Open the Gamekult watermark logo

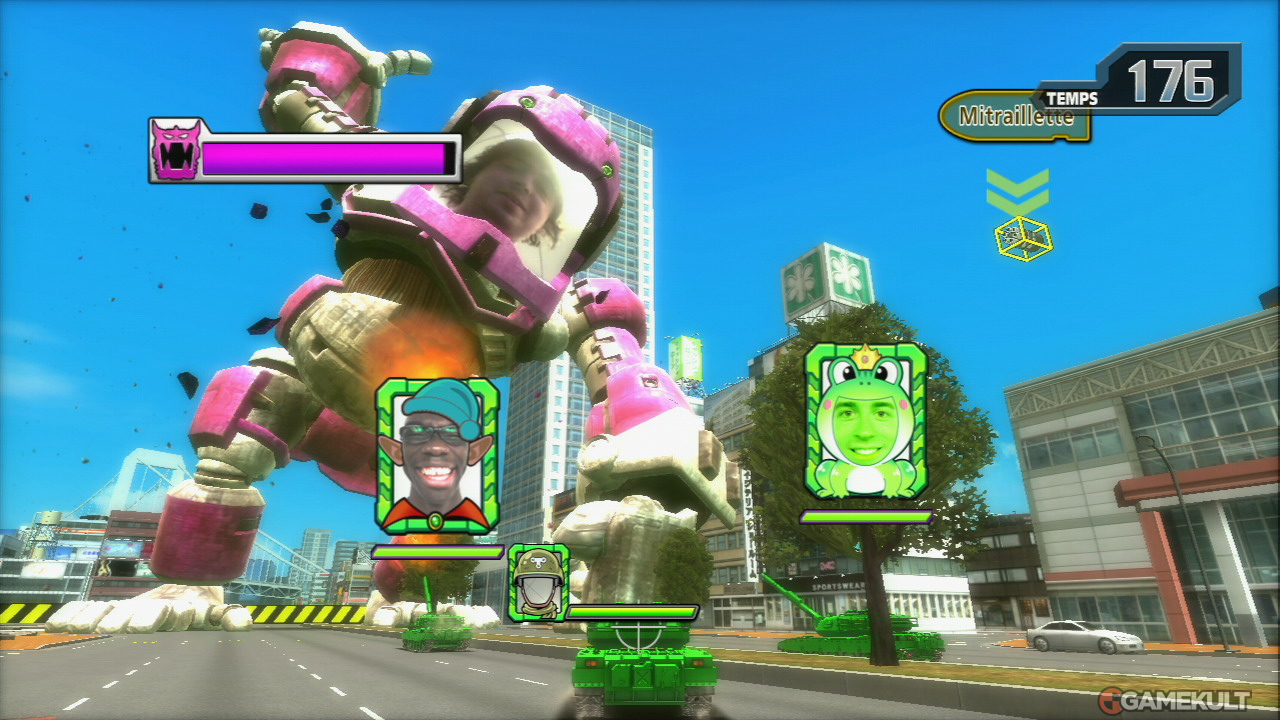(x=1174, y=698)
